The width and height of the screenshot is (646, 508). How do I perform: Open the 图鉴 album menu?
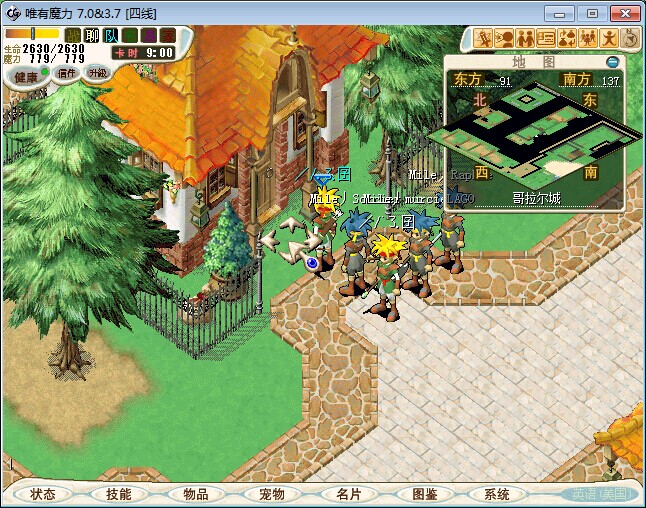point(424,494)
